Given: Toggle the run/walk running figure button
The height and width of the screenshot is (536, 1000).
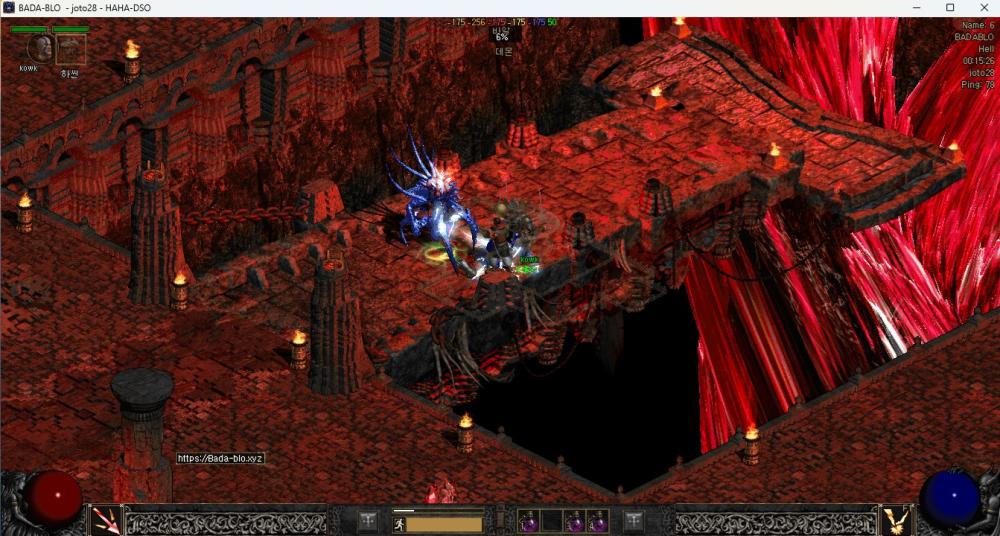Looking at the screenshot, I should [x=399, y=523].
